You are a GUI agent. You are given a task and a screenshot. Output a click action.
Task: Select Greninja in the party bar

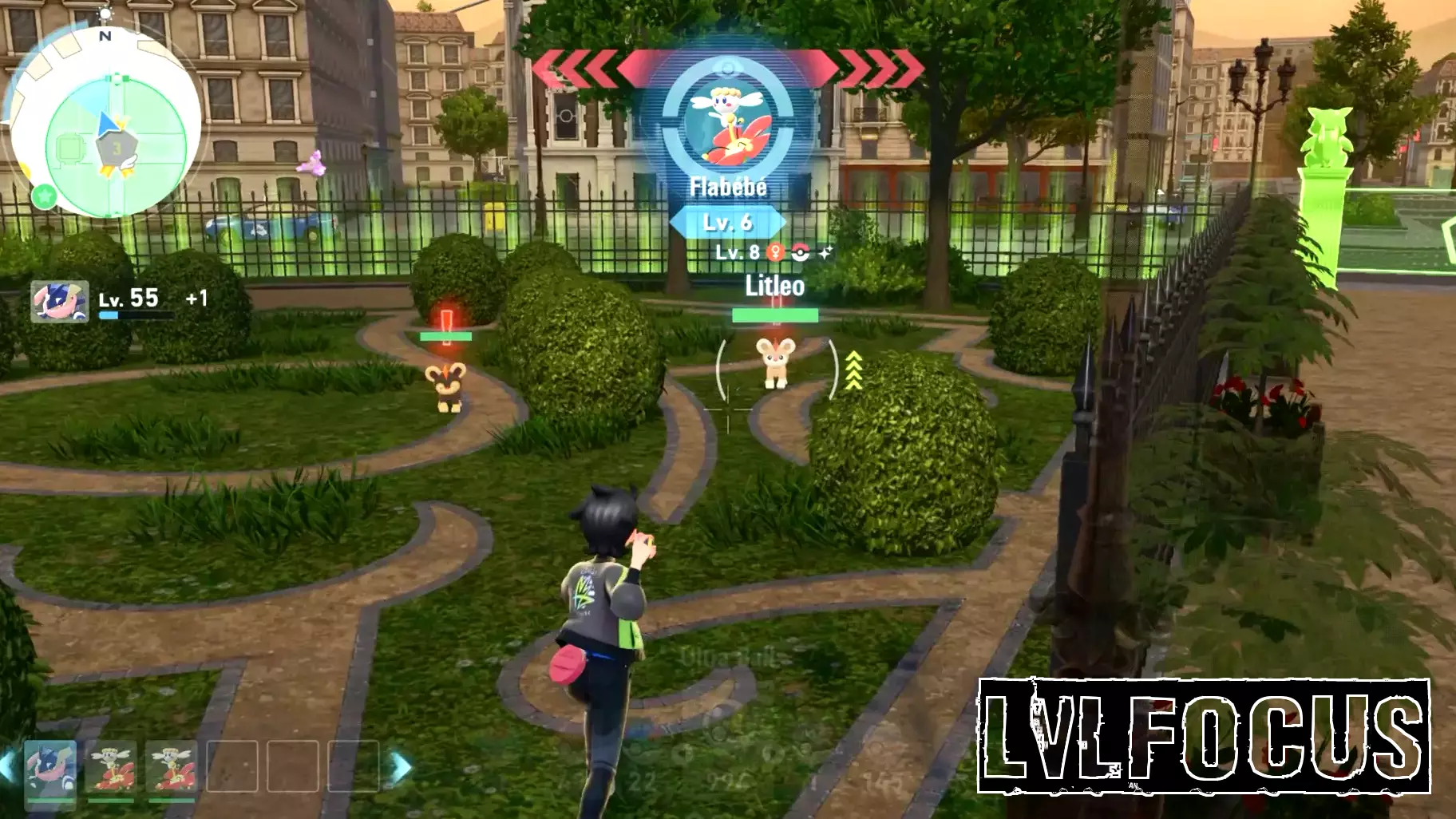click(50, 767)
